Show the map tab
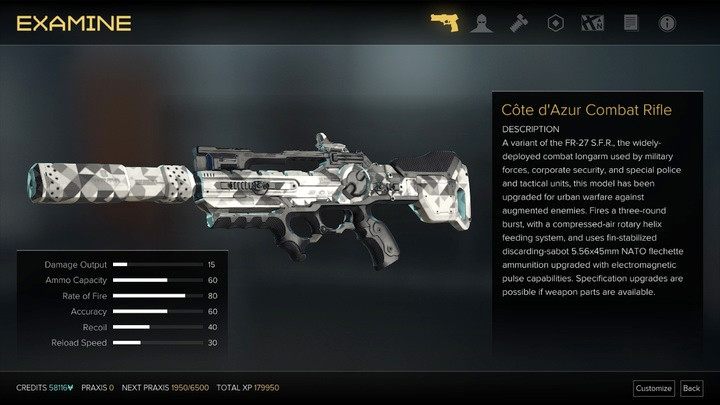This screenshot has width=720, height=405. click(x=592, y=21)
